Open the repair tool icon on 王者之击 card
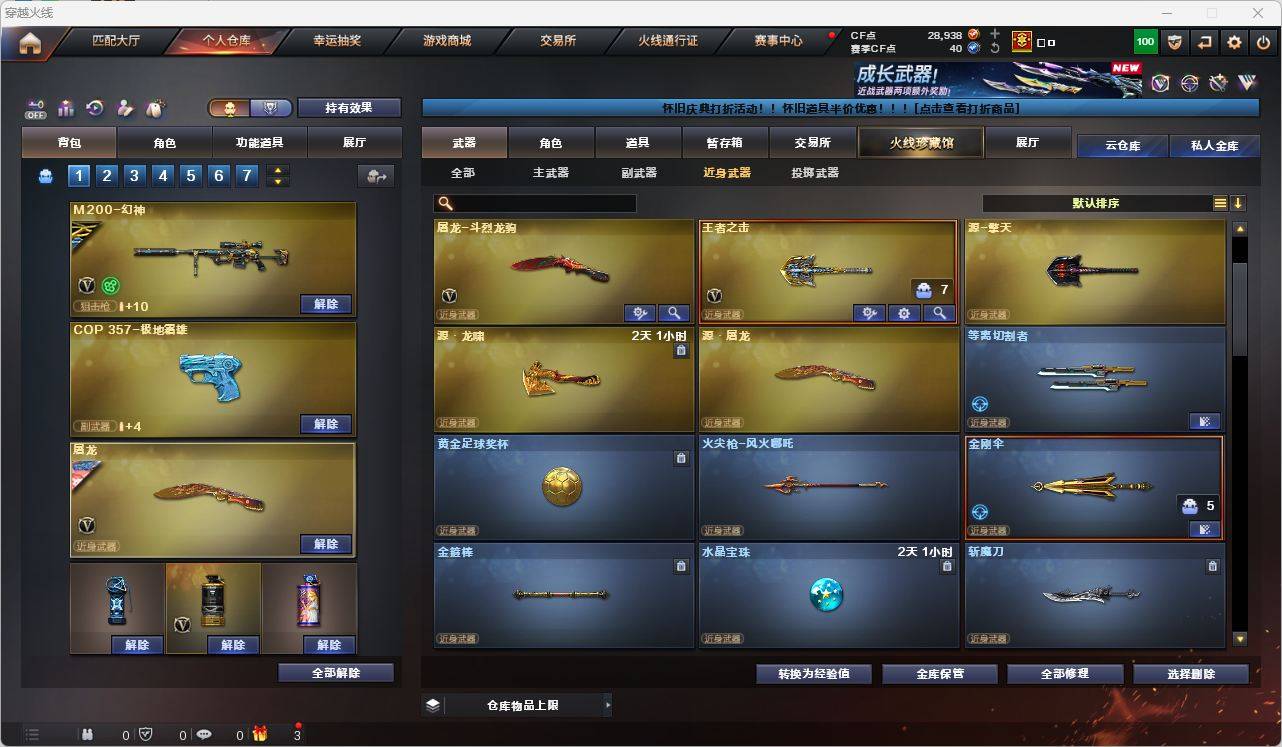Image resolution: width=1282 pixels, height=747 pixels. tap(870, 312)
